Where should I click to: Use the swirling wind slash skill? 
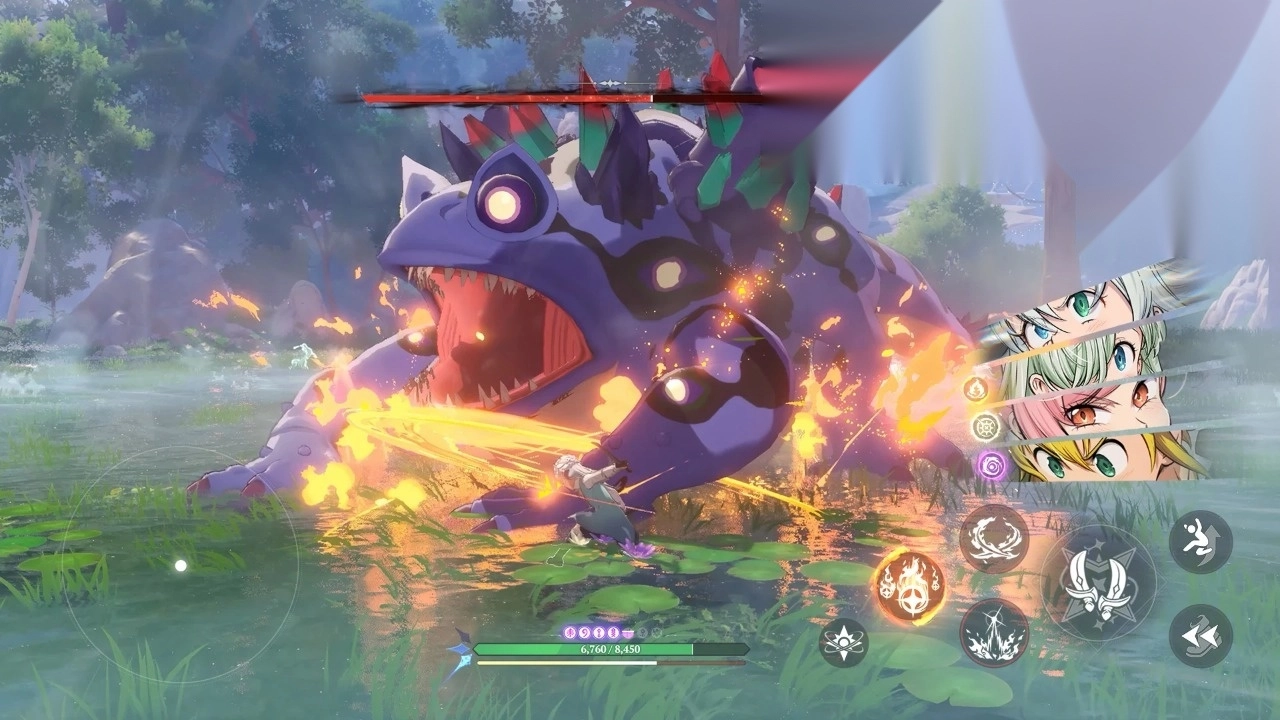coord(994,539)
